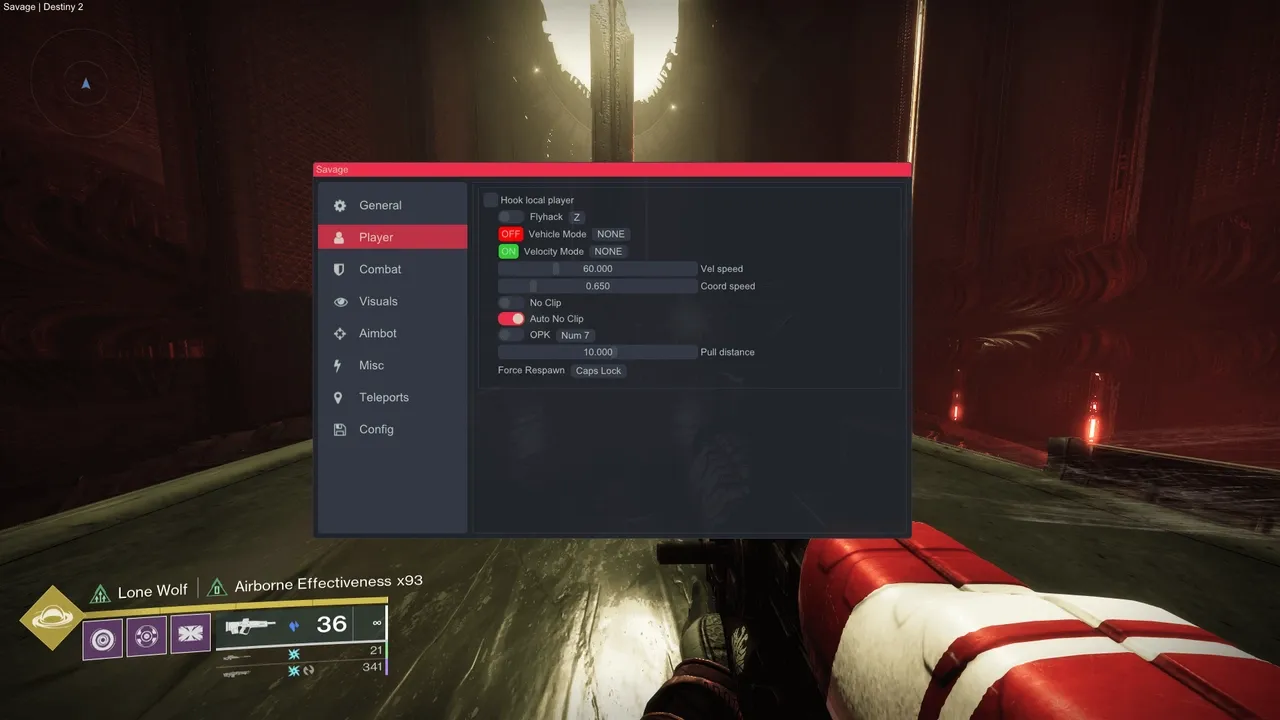Click the Vel speed slider
The image size is (1280, 720).
(x=597, y=269)
